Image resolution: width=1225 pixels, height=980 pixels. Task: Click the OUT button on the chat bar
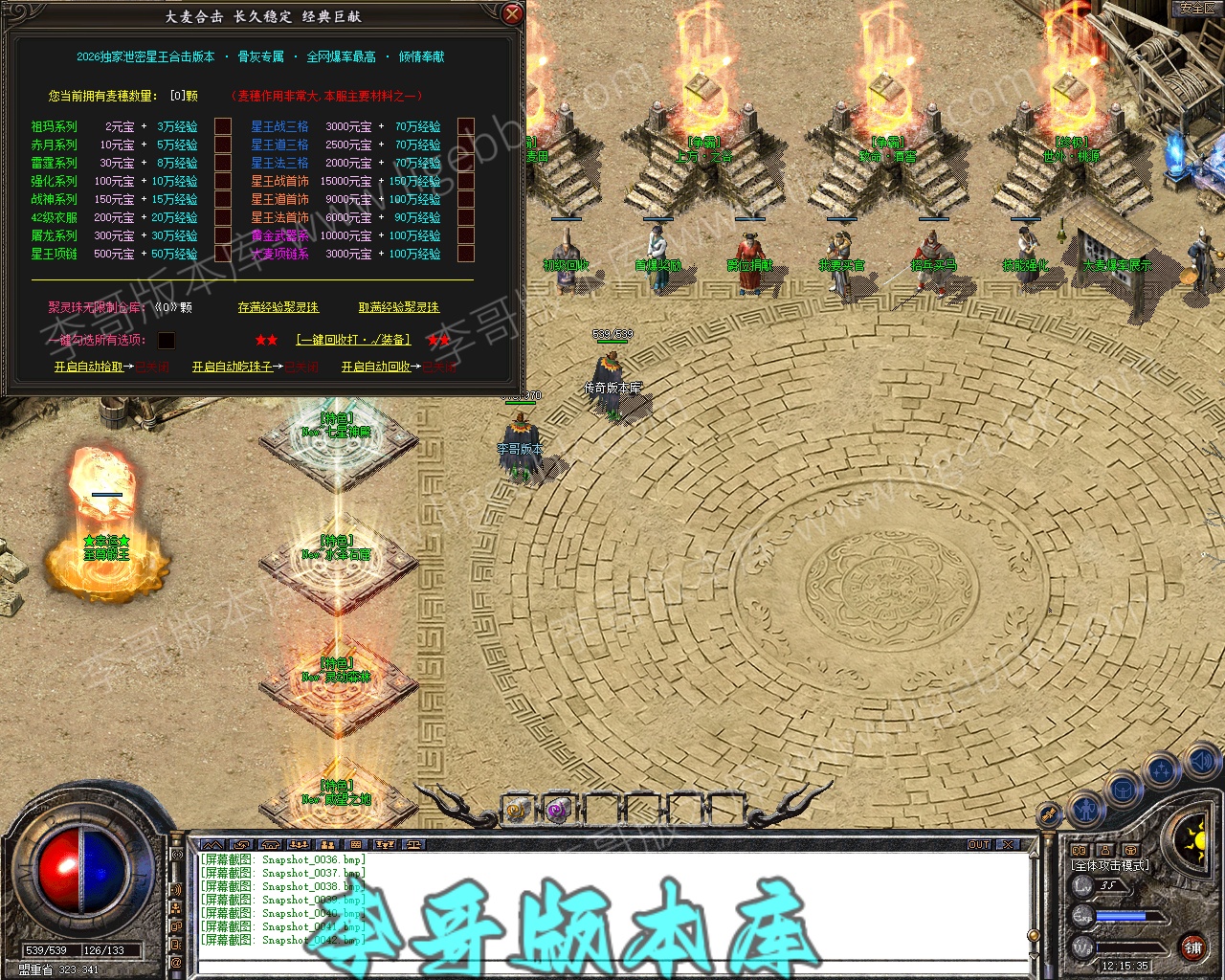(979, 844)
